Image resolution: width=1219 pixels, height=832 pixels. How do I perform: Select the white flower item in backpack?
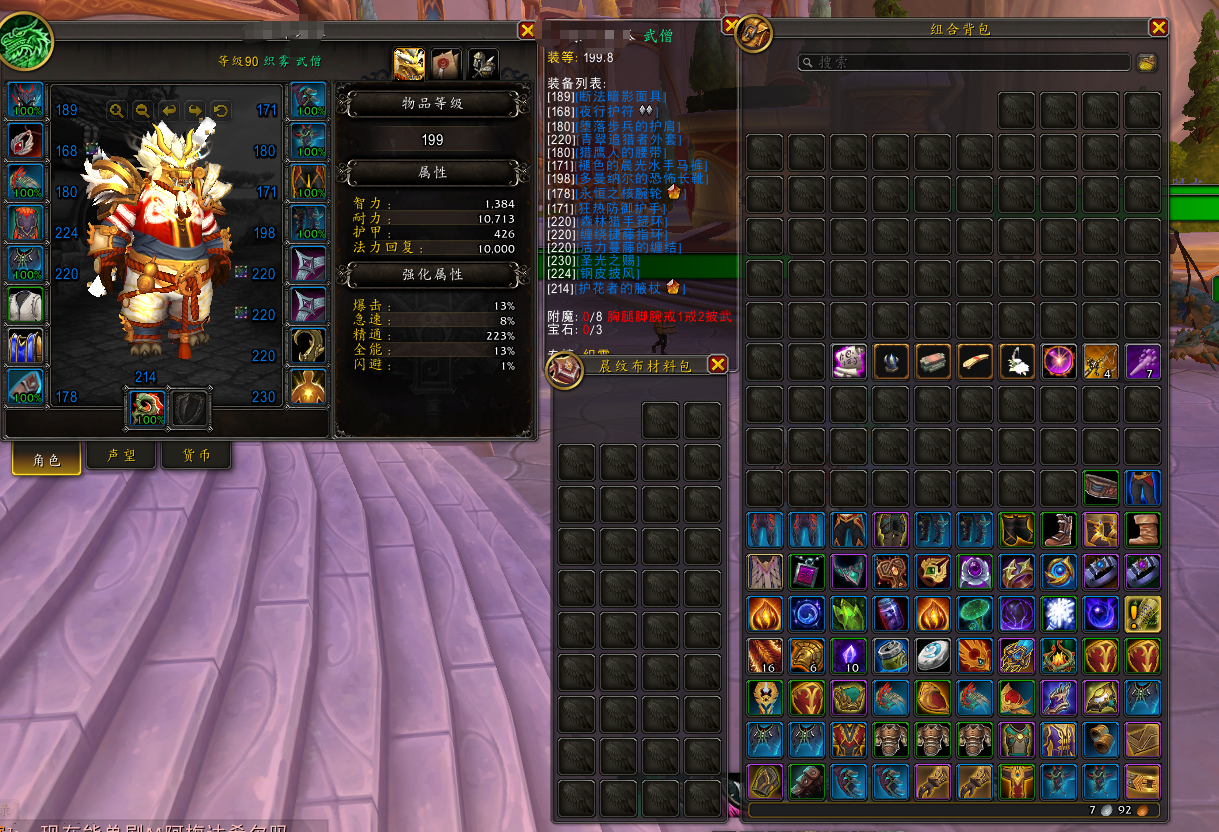(1017, 361)
